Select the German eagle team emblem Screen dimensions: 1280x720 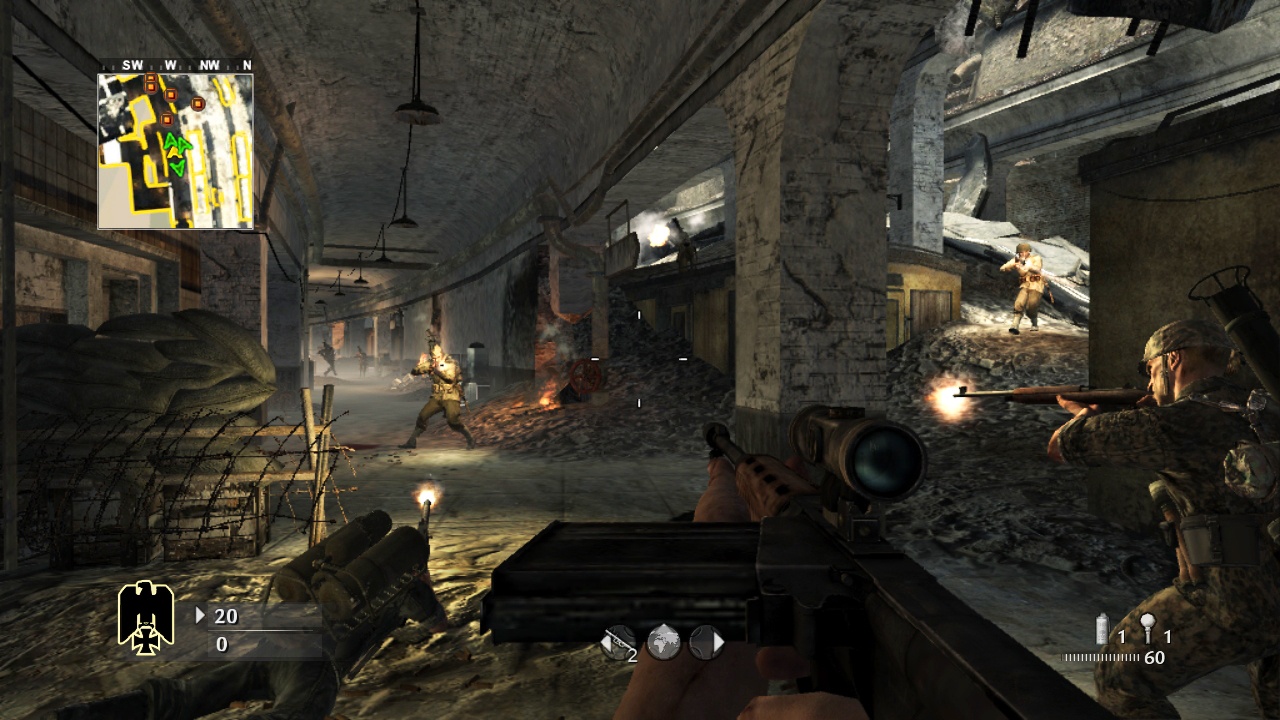(x=146, y=616)
